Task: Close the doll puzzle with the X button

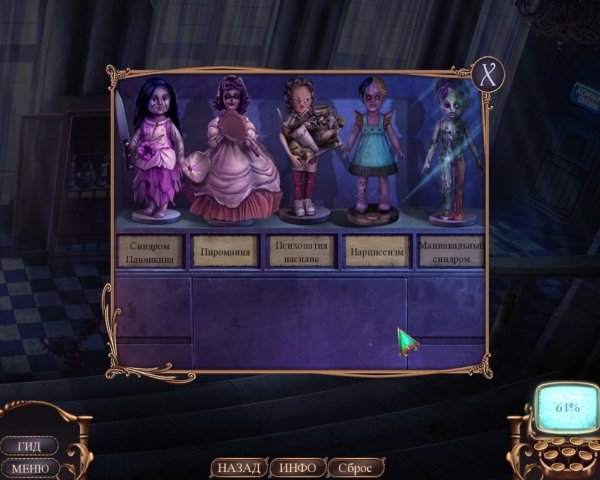Action: [x=489, y=74]
